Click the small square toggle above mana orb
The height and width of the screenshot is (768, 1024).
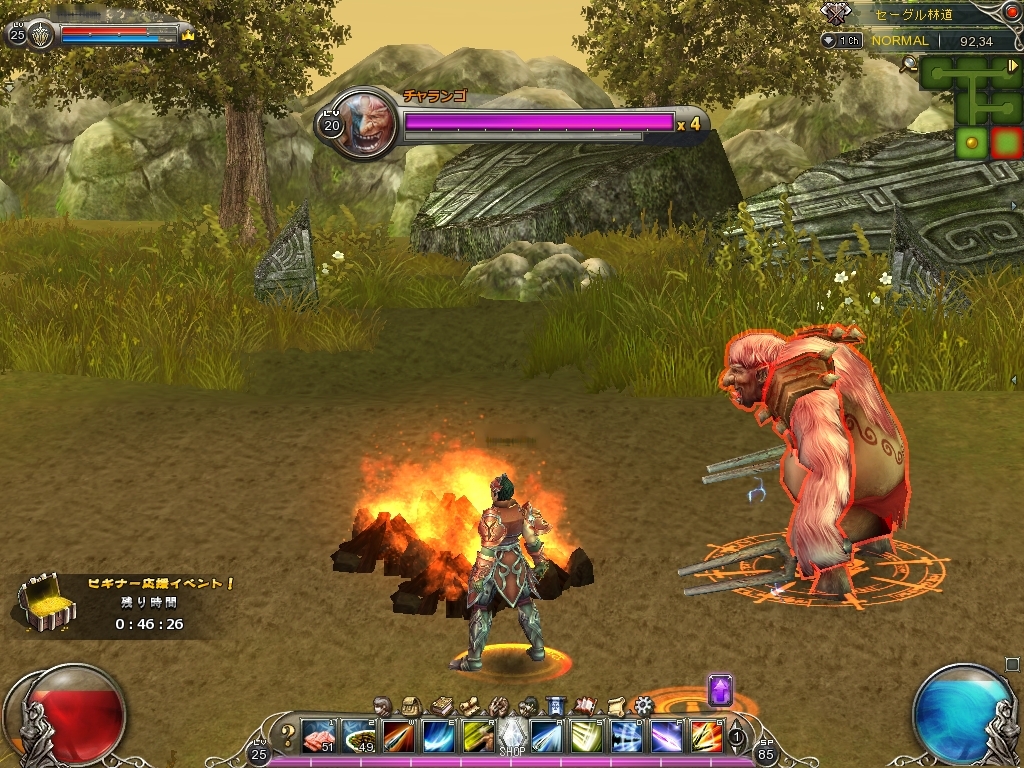point(1011,664)
